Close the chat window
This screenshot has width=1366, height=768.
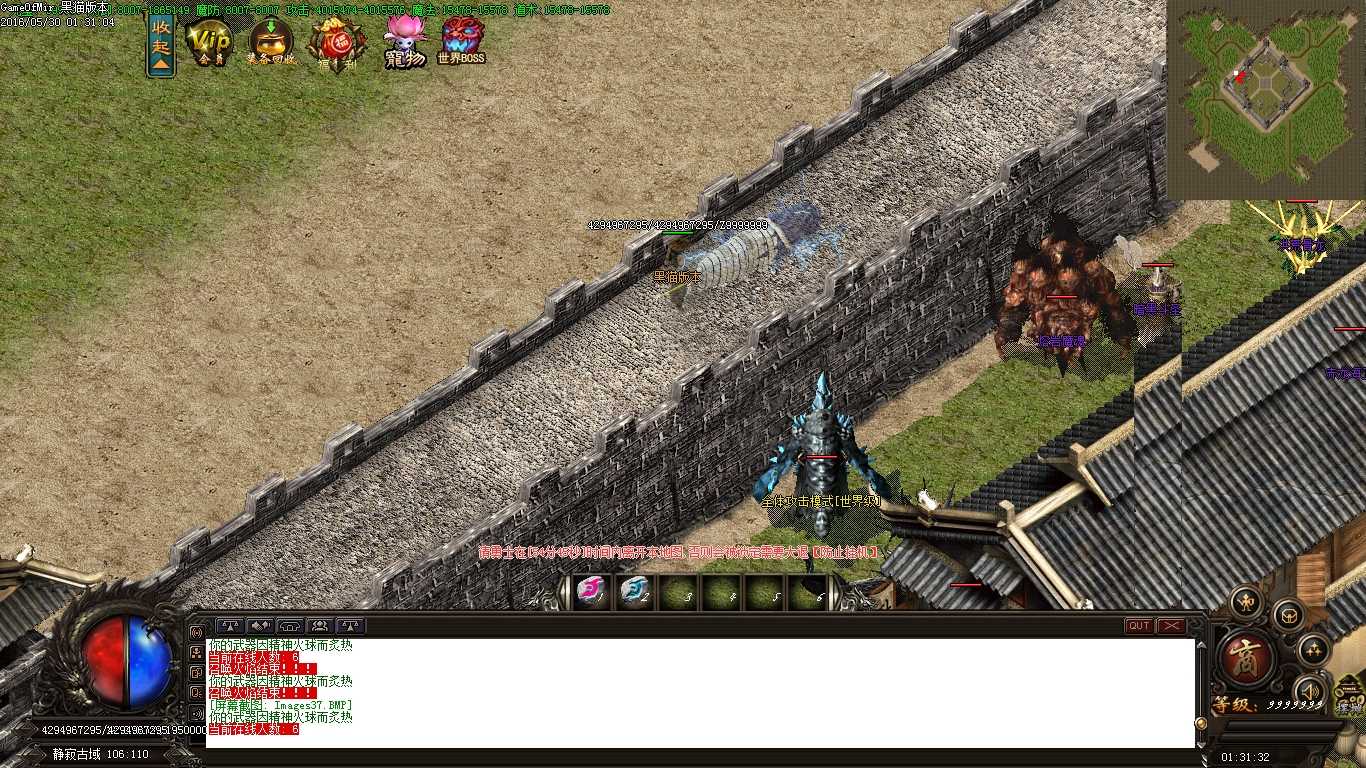(x=1172, y=626)
